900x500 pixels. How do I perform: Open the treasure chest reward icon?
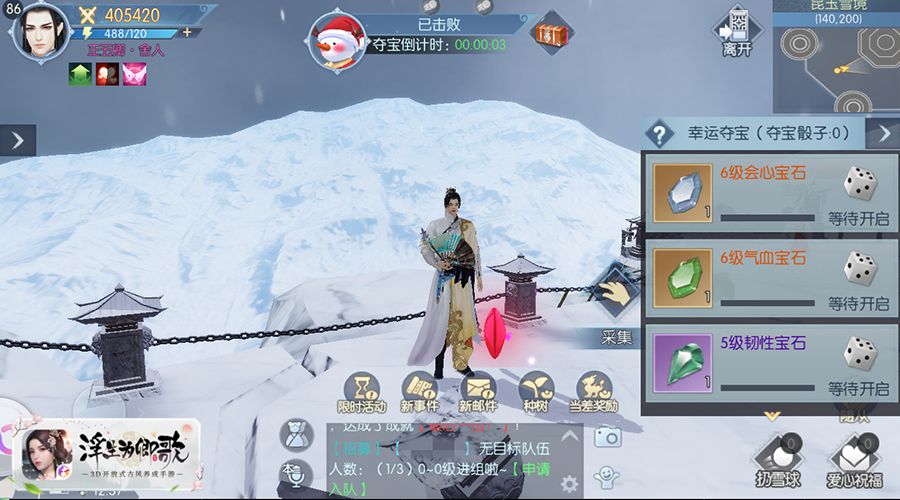tap(551, 35)
